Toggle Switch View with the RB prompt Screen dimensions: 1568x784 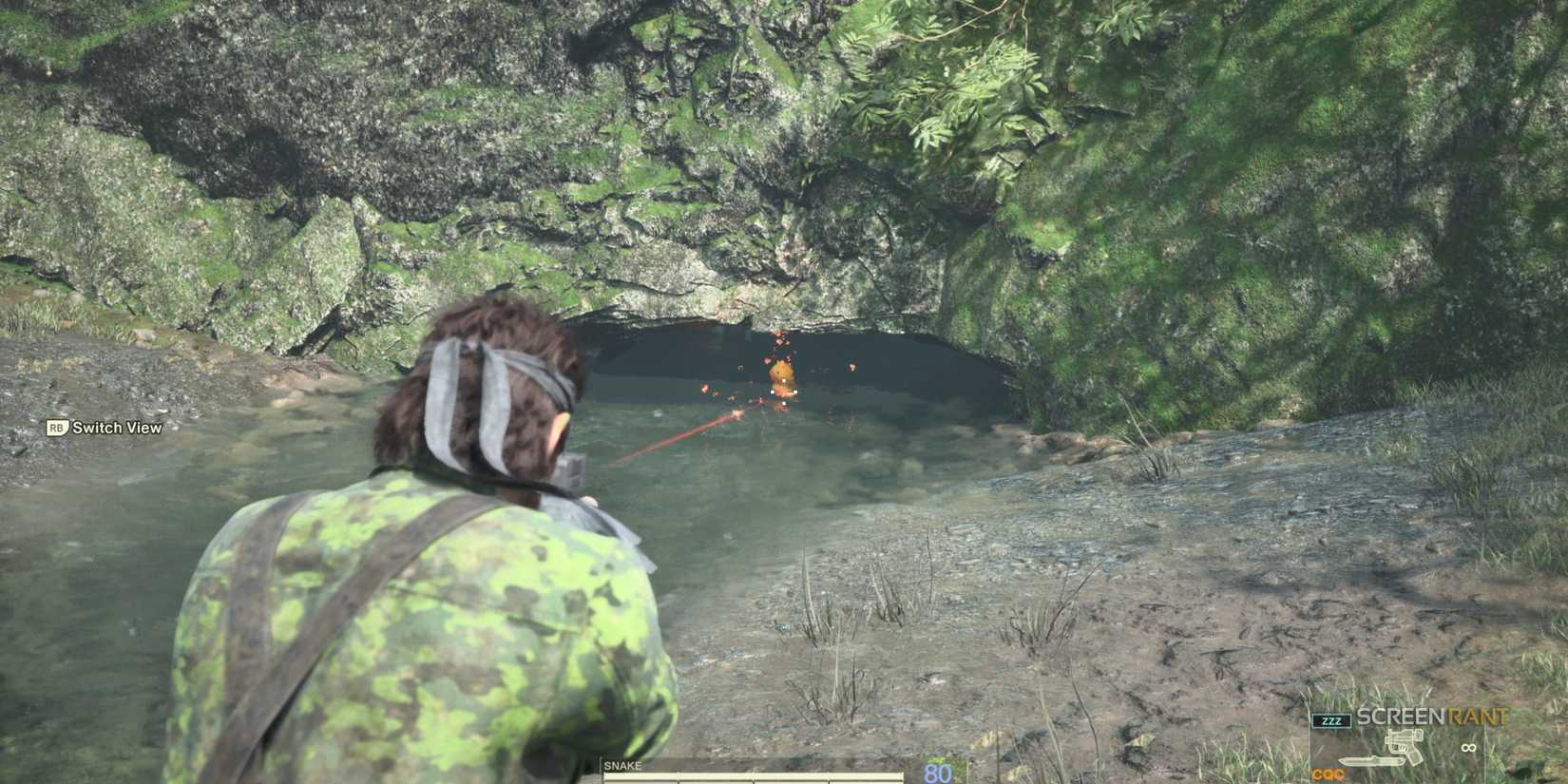[x=54, y=429]
